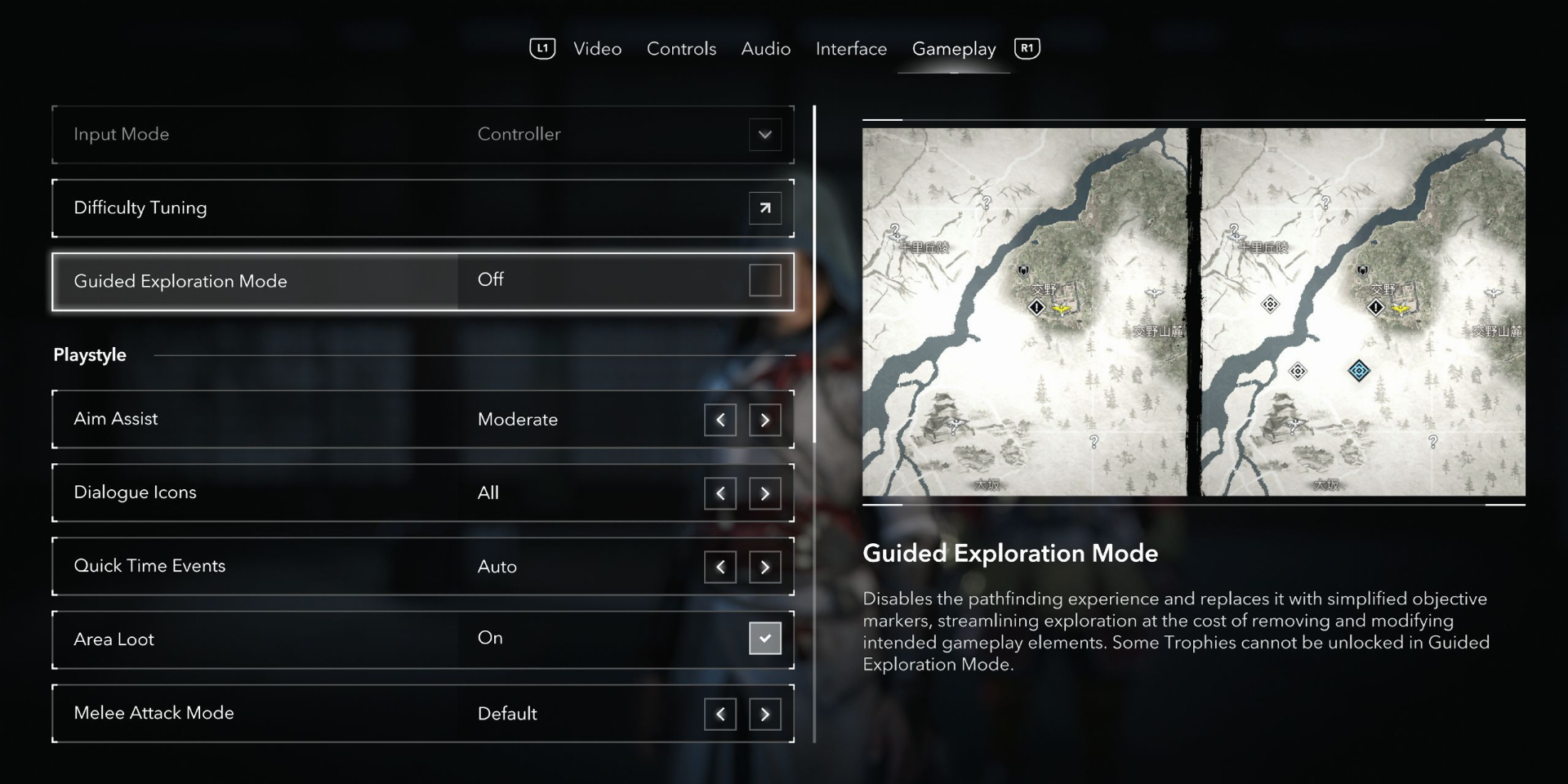This screenshot has width=1568, height=784.
Task: Click the Dialogue Icons left arrow
Action: tap(720, 493)
